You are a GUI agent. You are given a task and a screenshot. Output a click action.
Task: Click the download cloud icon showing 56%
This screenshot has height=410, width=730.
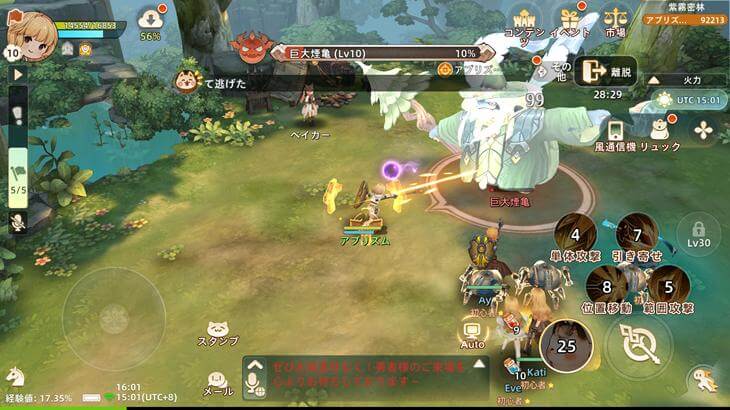click(150, 19)
